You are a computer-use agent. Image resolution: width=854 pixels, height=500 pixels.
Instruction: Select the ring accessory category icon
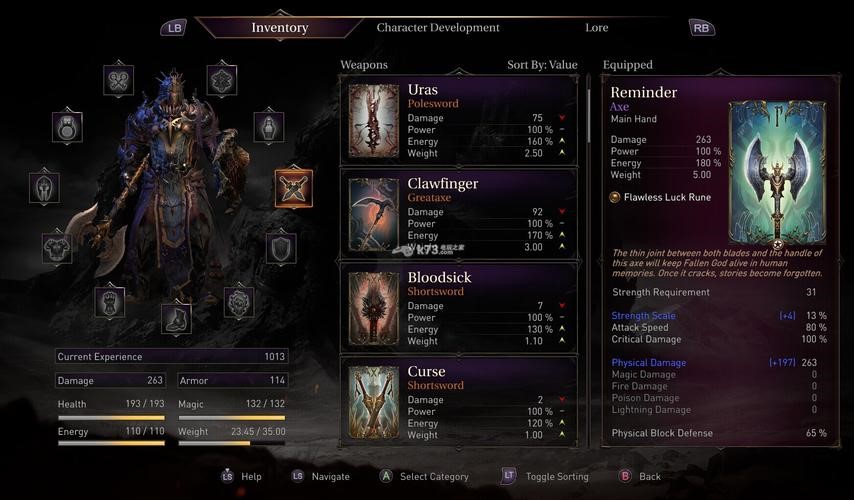click(x=67, y=127)
